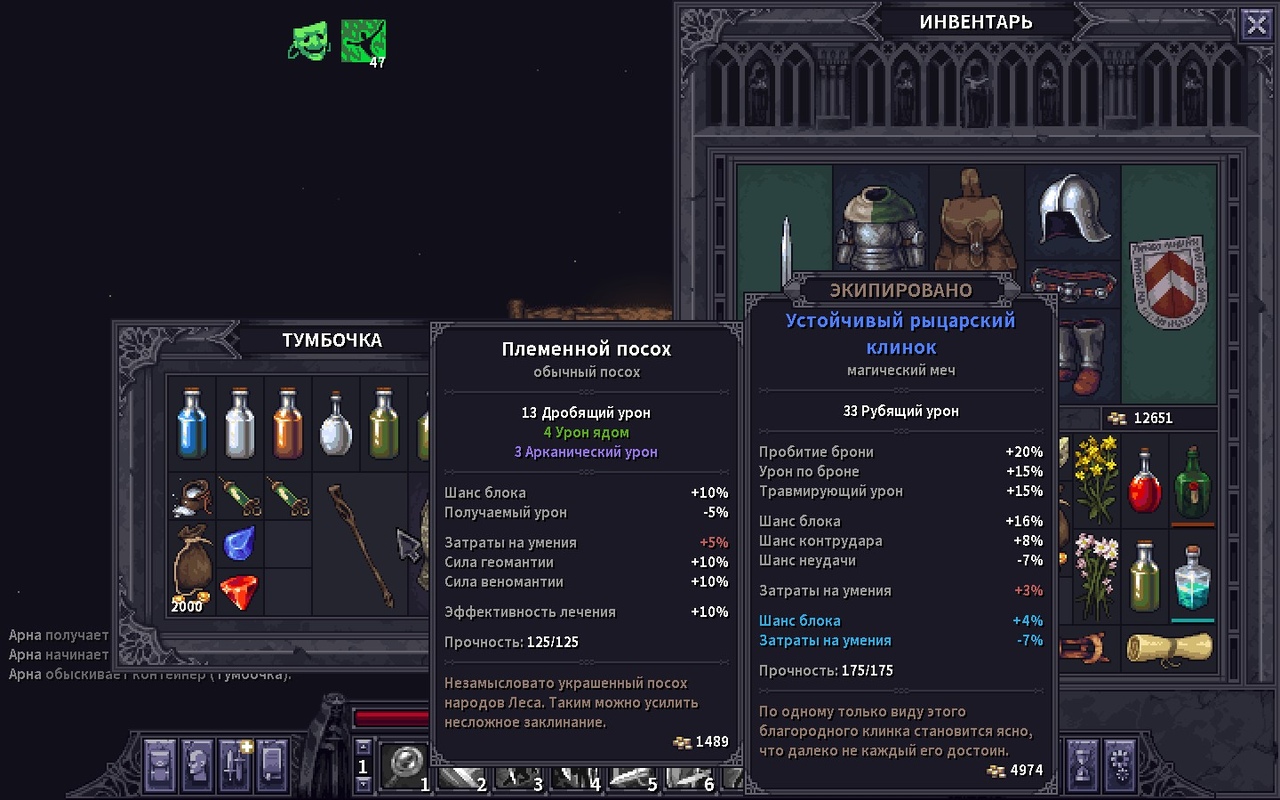This screenshot has width=1280, height=800.
Task: Take the blue potion bottle from the nightstand
Action: point(190,423)
